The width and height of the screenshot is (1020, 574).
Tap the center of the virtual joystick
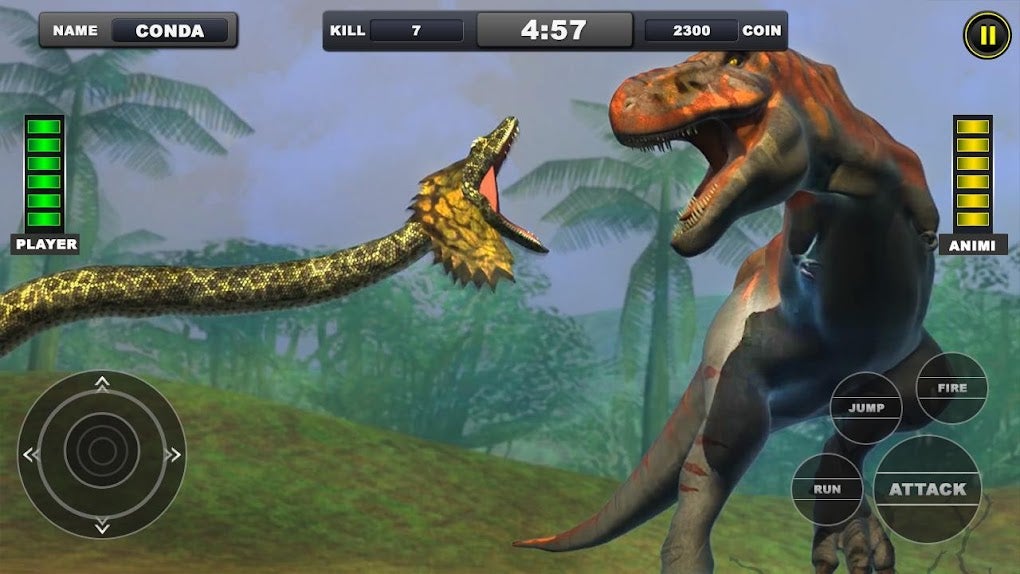click(102, 454)
